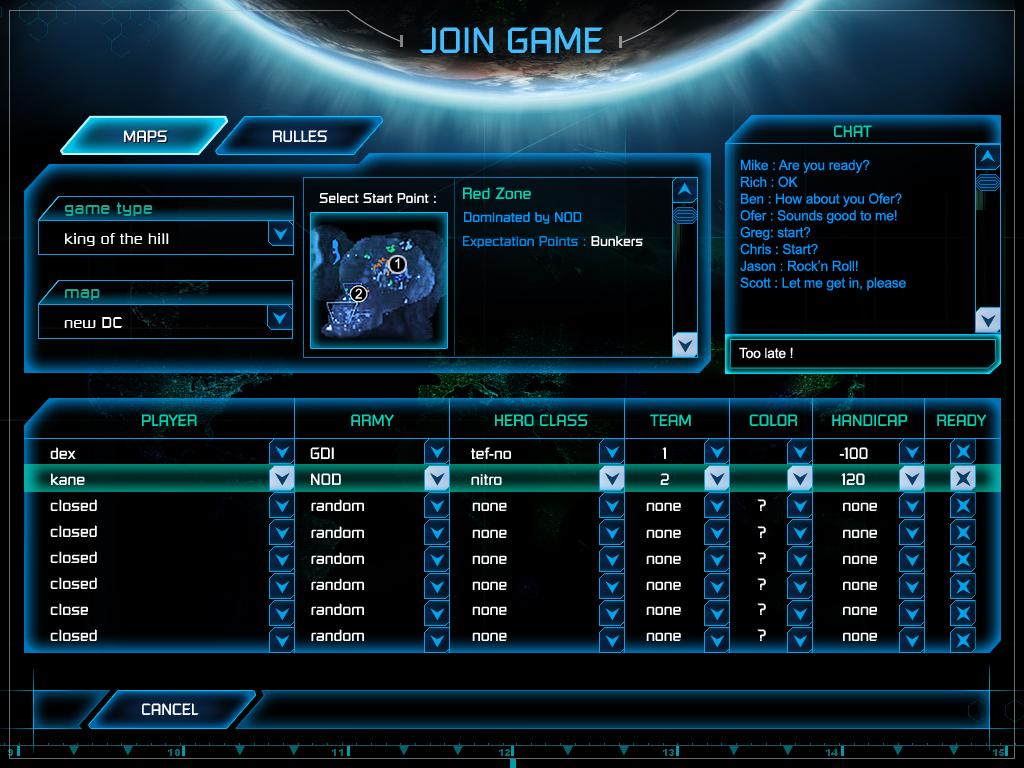
Task: Select the kane player row
Action: coord(150,479)
